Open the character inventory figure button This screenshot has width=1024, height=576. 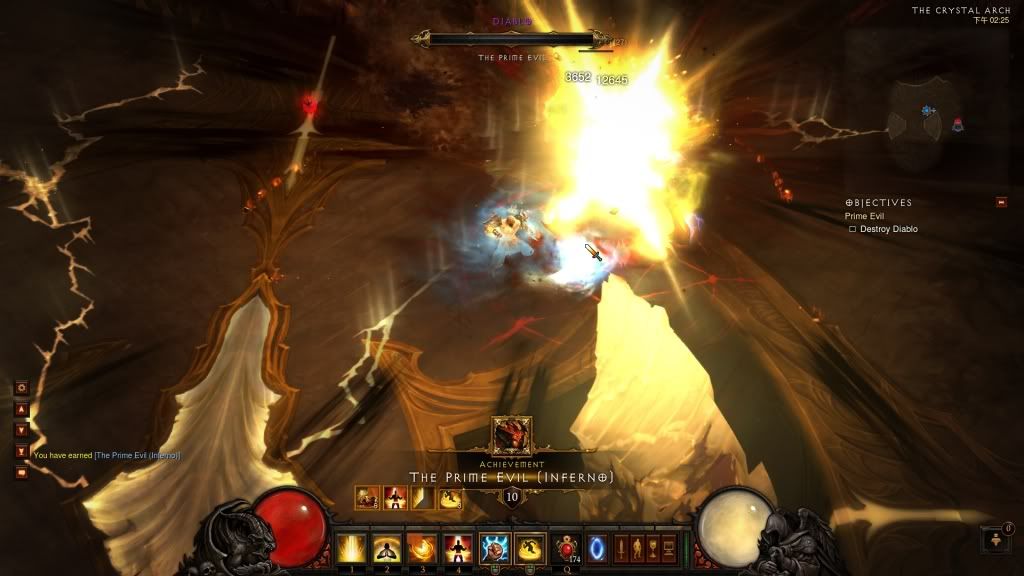click(637, 548)
